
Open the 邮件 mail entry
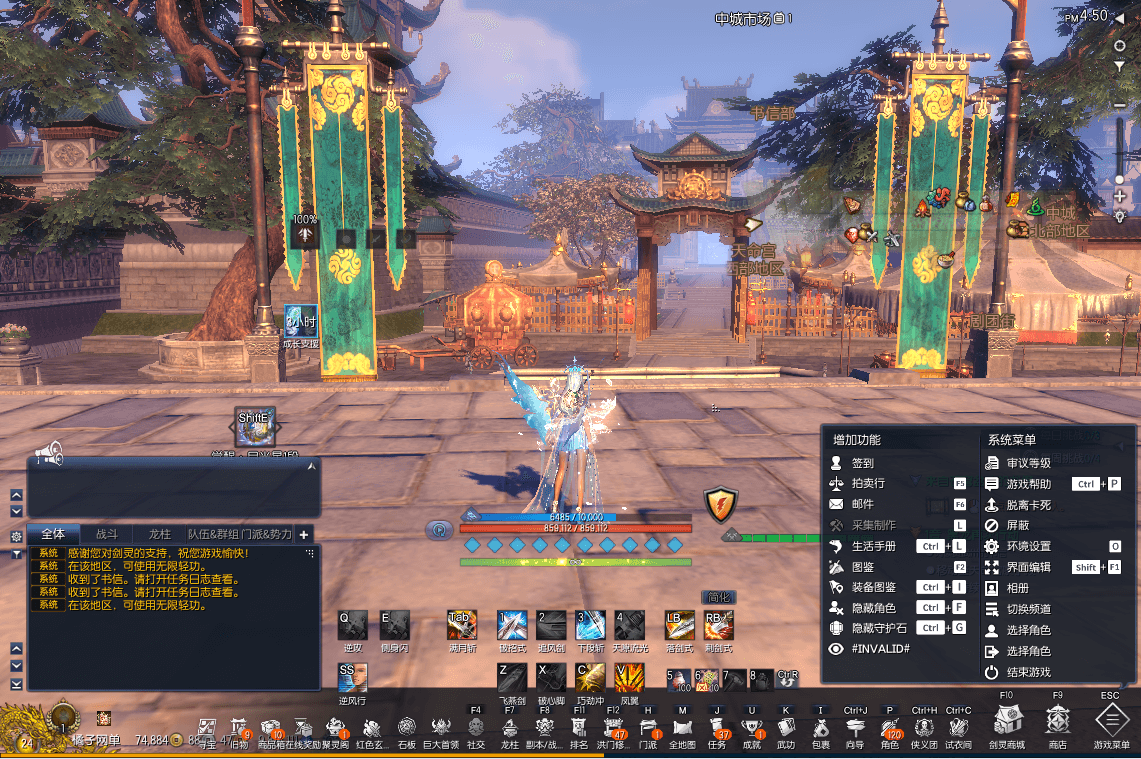click(x=862, y=505)
